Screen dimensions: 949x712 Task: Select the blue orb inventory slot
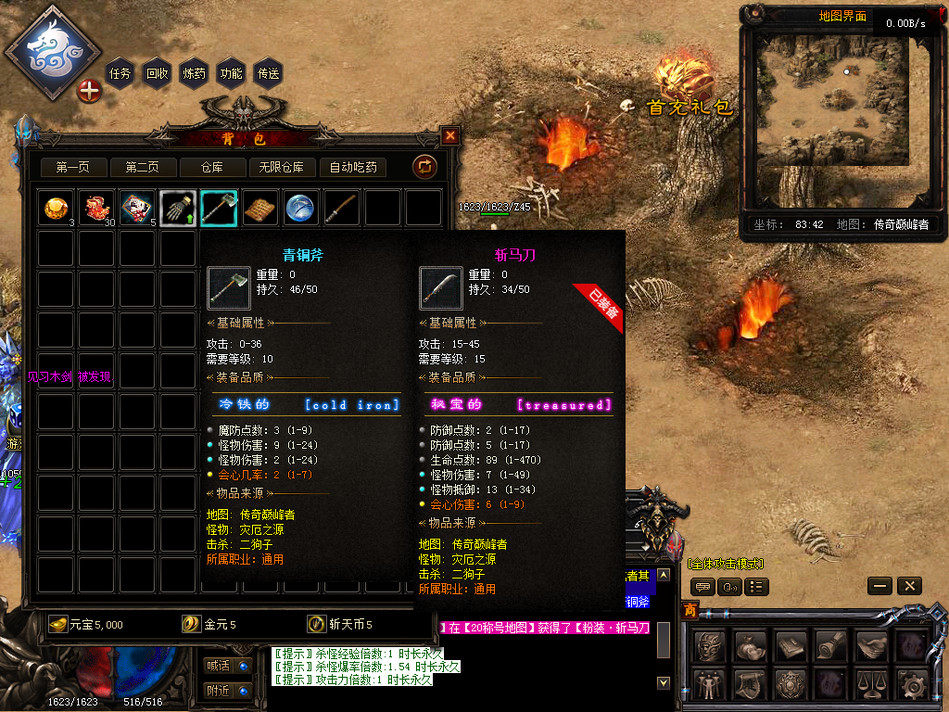(300, 208)
